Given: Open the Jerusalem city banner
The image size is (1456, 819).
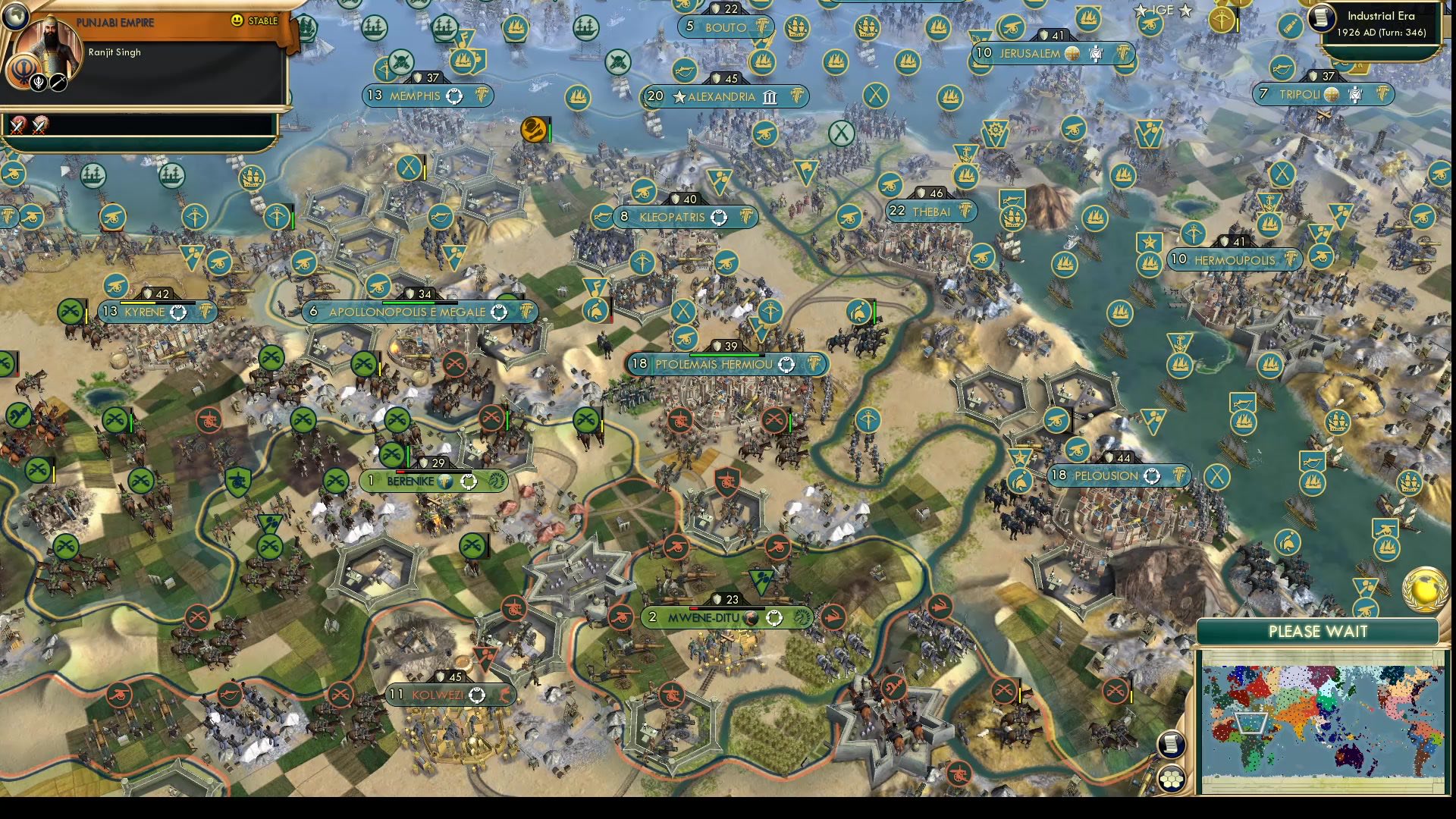Looking at the screenshot, I should (x=1031, y=54).
